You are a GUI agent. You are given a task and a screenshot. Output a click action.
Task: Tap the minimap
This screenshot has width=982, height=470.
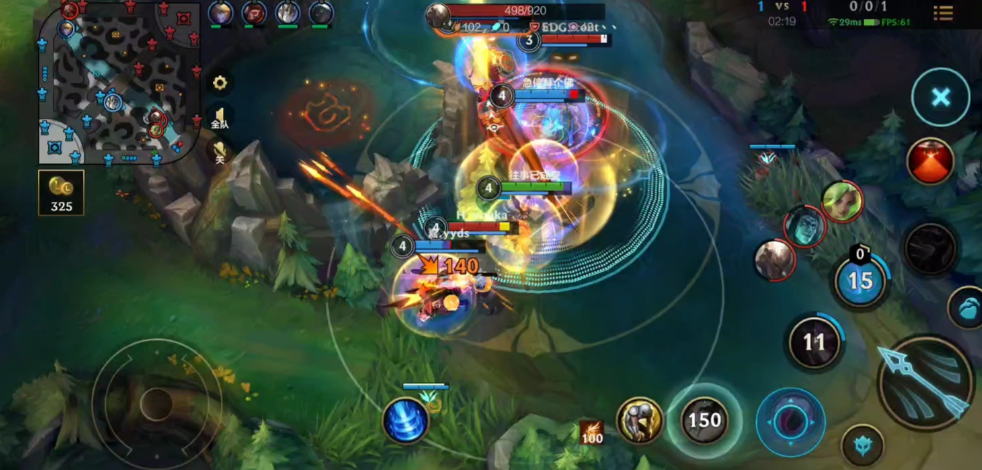115,82
